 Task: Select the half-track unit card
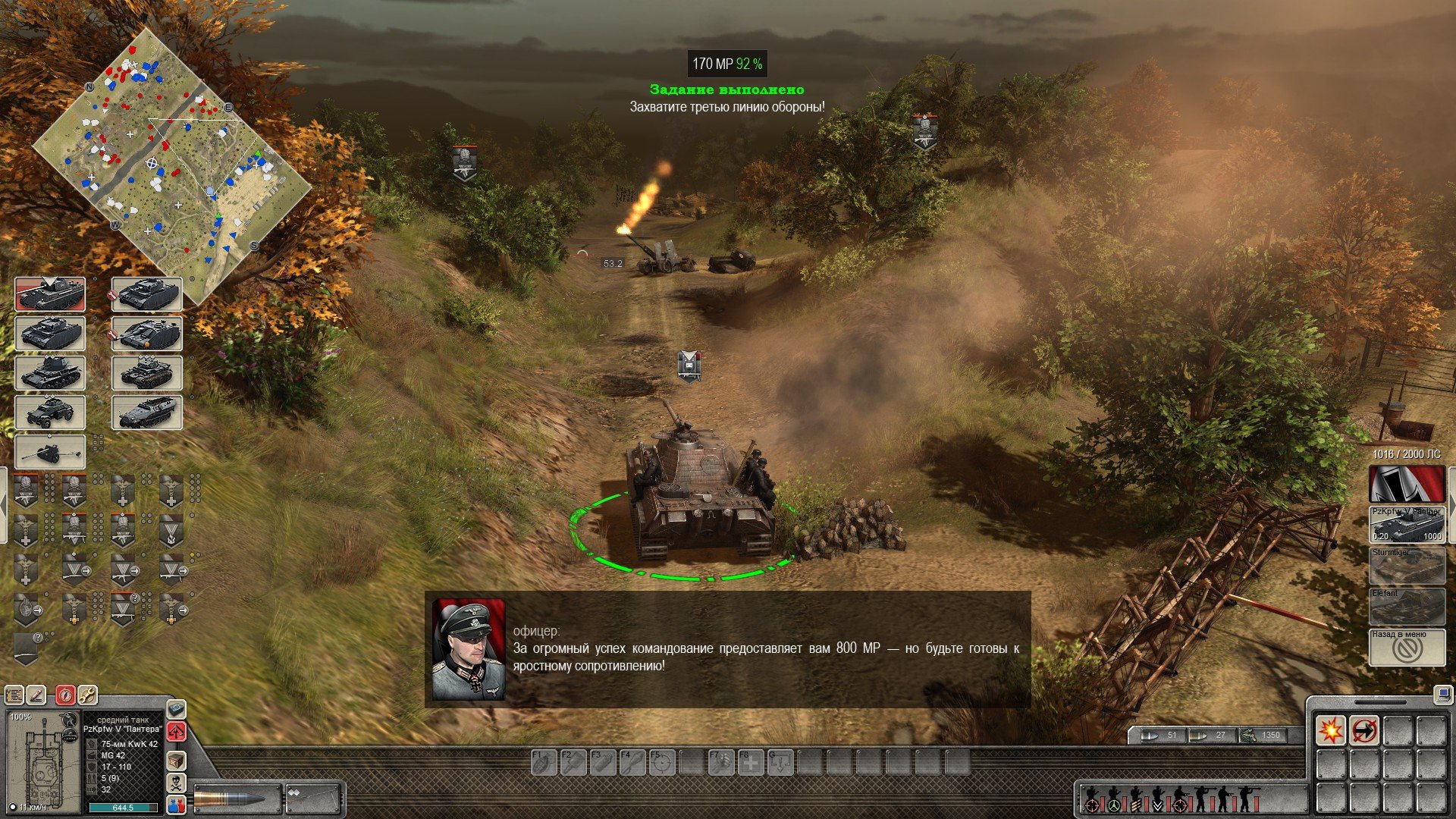coord(147,413)
